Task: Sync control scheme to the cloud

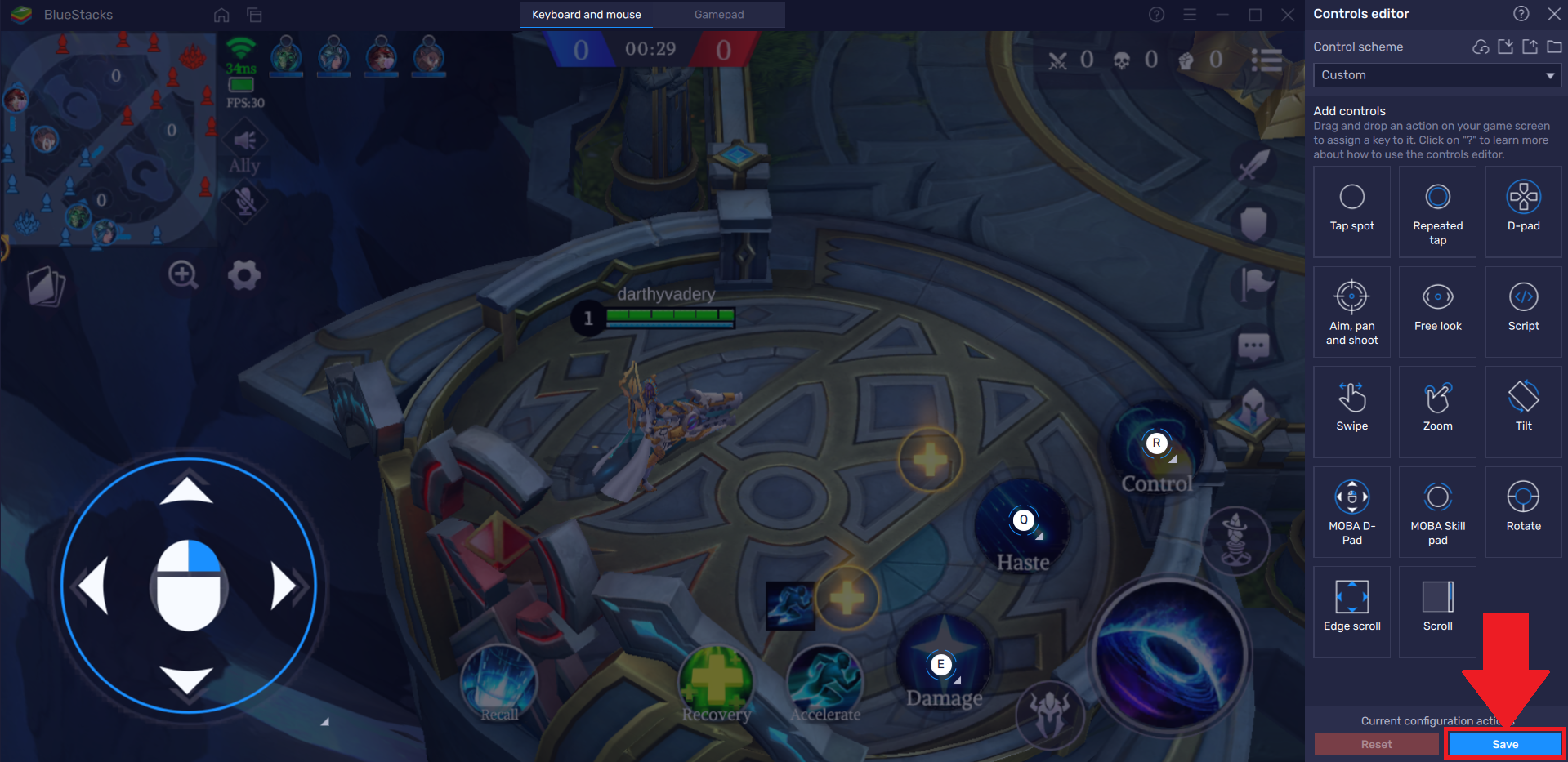Action: [1481, 47]
